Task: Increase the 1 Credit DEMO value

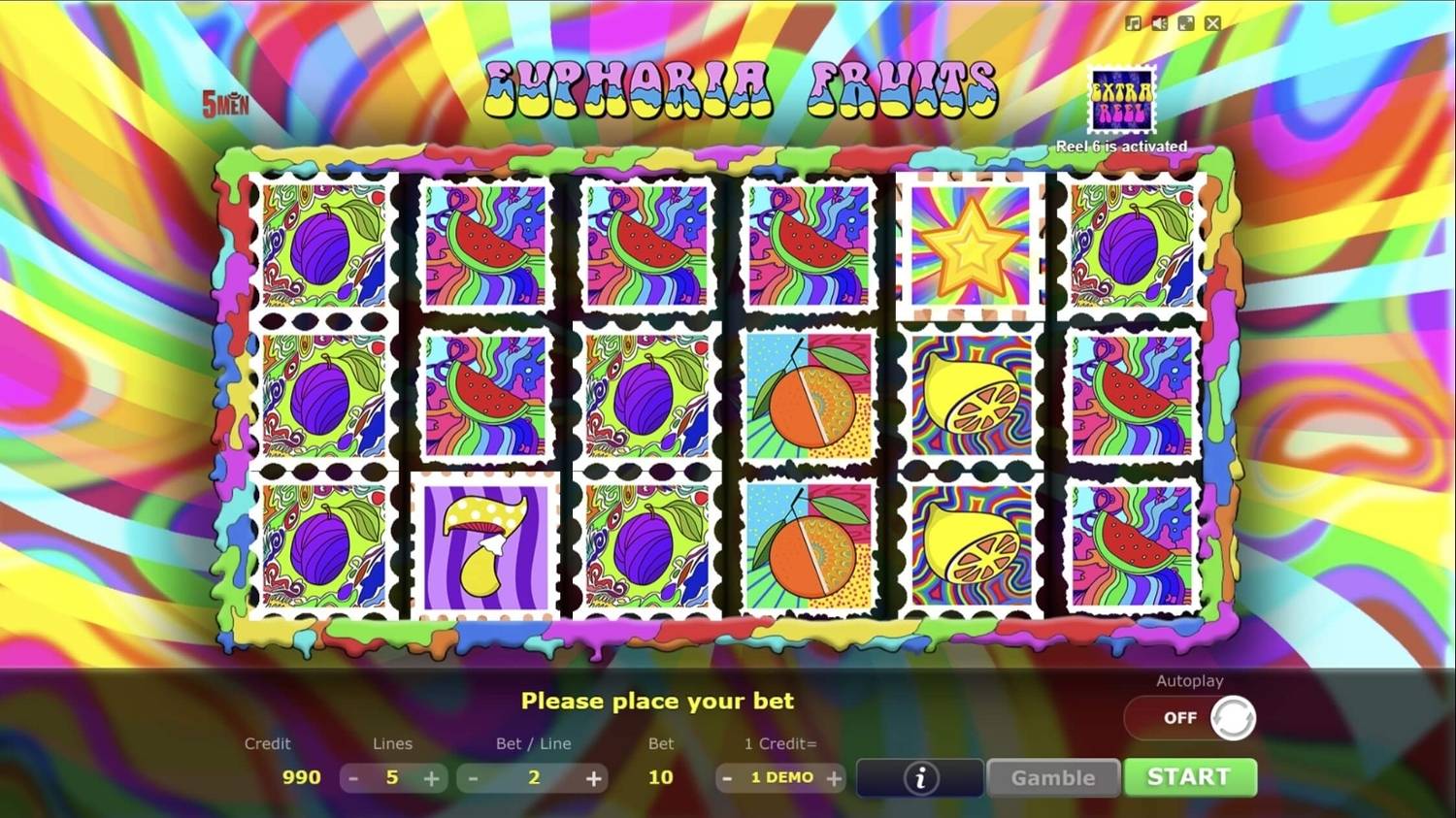Action: pos(833,777)
